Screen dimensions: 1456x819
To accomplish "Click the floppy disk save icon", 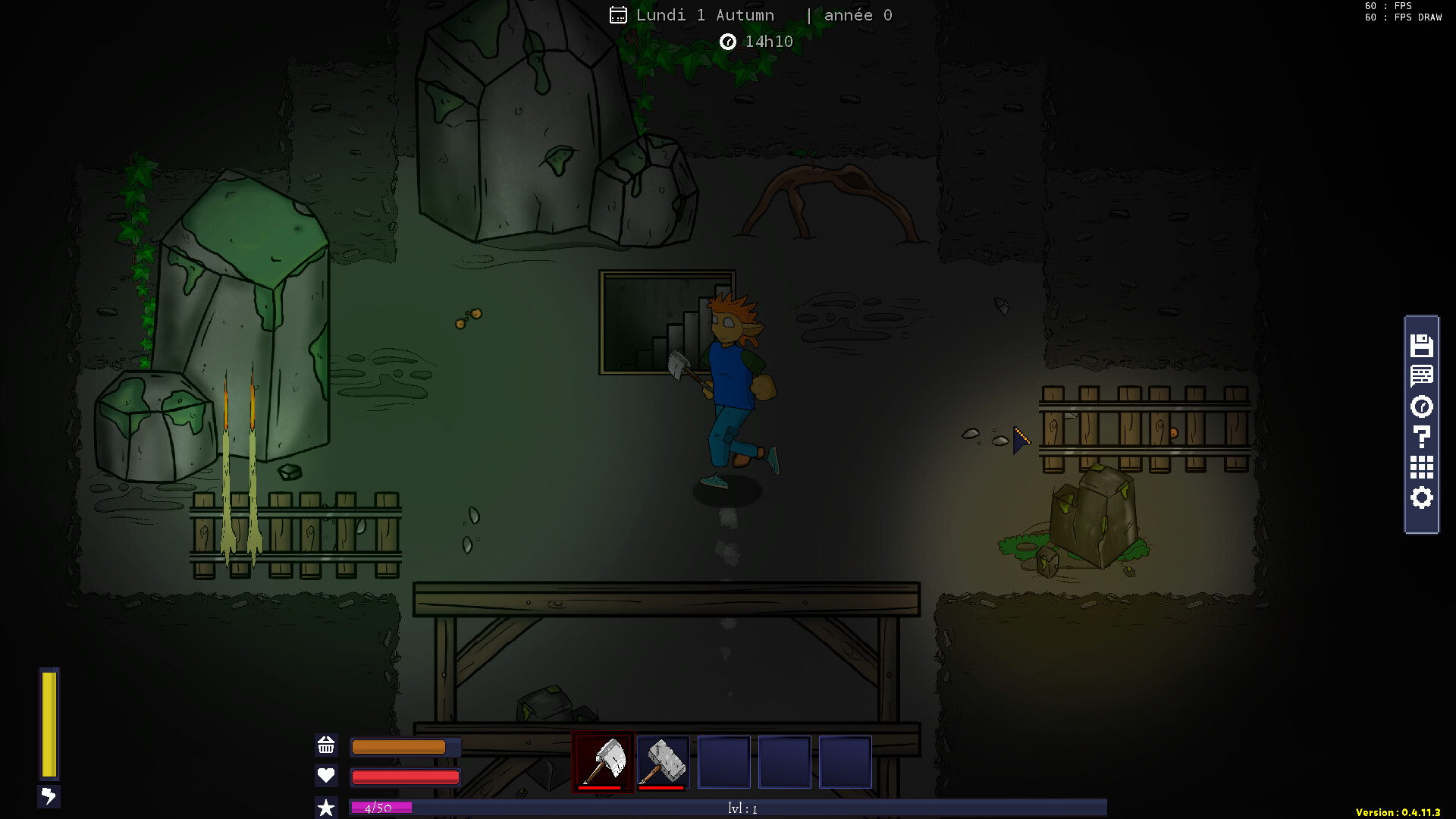I will click(x=1421, y=346).
